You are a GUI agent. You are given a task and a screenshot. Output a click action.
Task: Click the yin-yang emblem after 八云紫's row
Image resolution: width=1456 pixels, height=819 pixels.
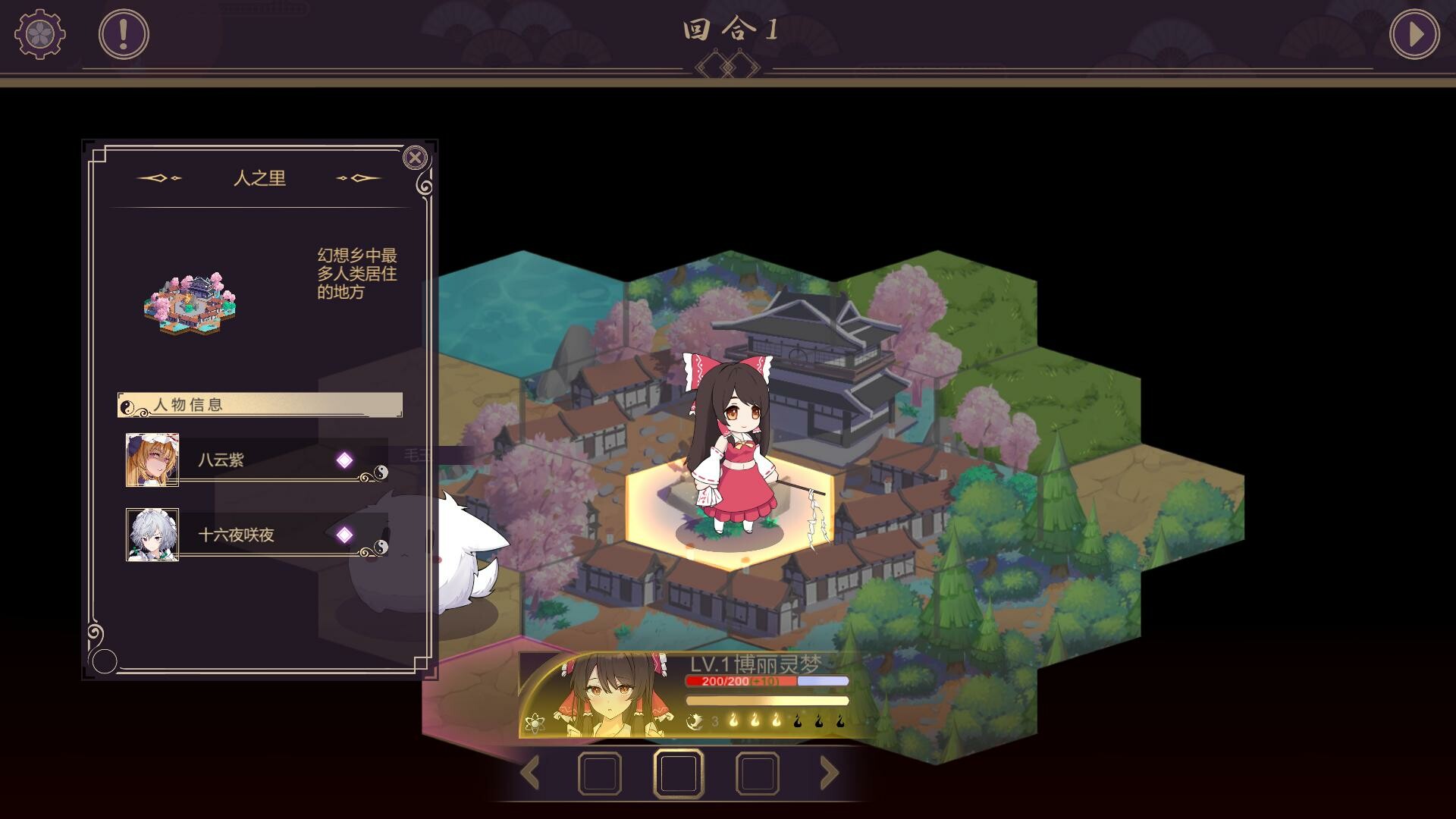pos(382,469)
